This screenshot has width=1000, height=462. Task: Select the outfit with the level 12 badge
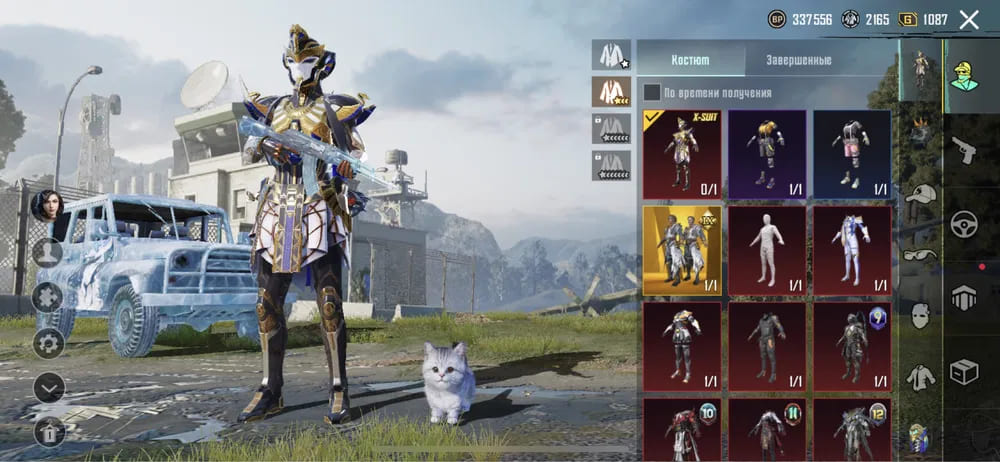[852, 430]
